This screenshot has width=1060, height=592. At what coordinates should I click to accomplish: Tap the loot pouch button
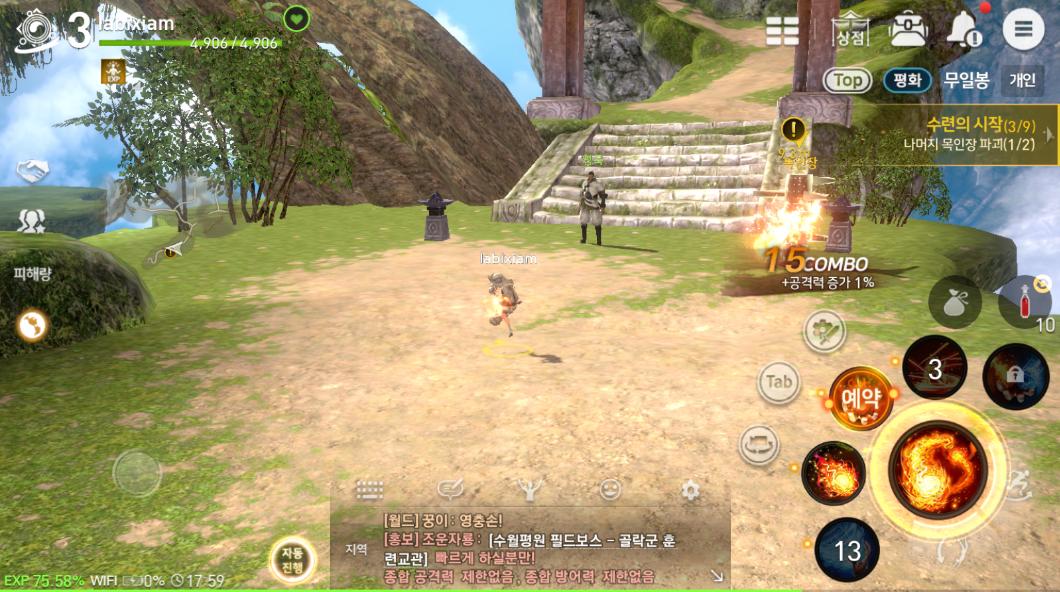tap(954, 302)
